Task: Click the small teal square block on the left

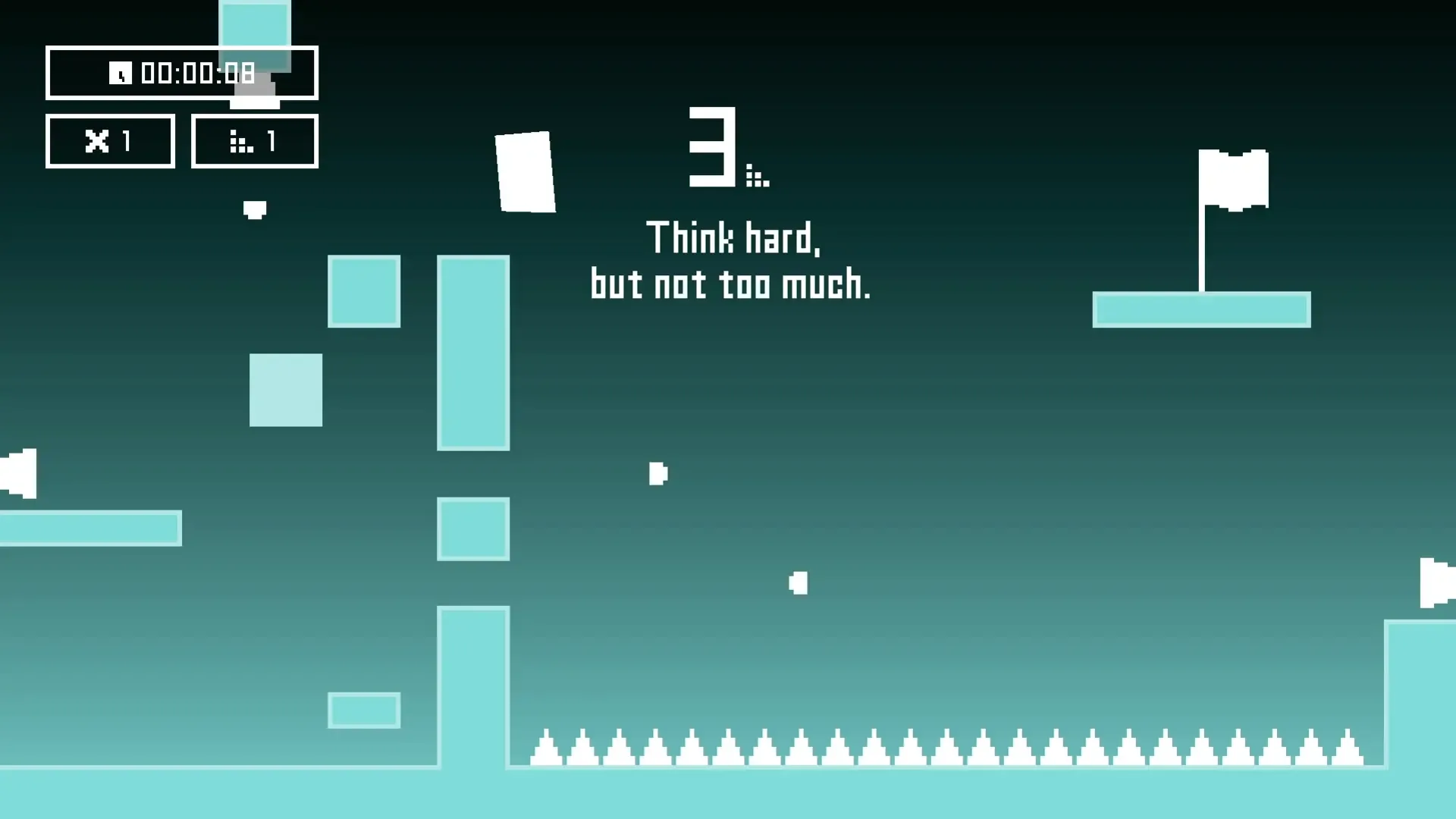Action: point(286,389)
